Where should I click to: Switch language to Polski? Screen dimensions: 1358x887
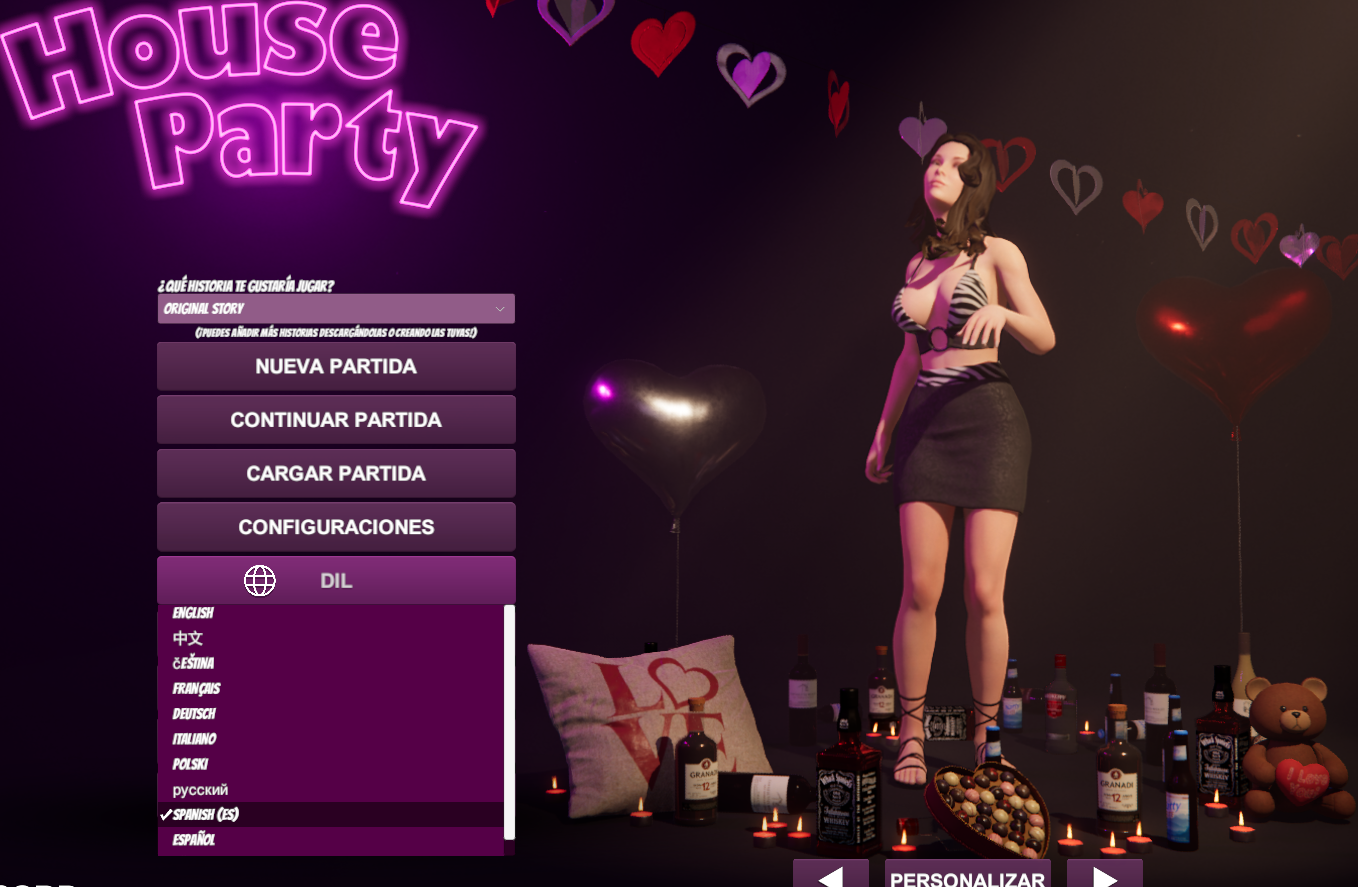click(x=191, y=764)
